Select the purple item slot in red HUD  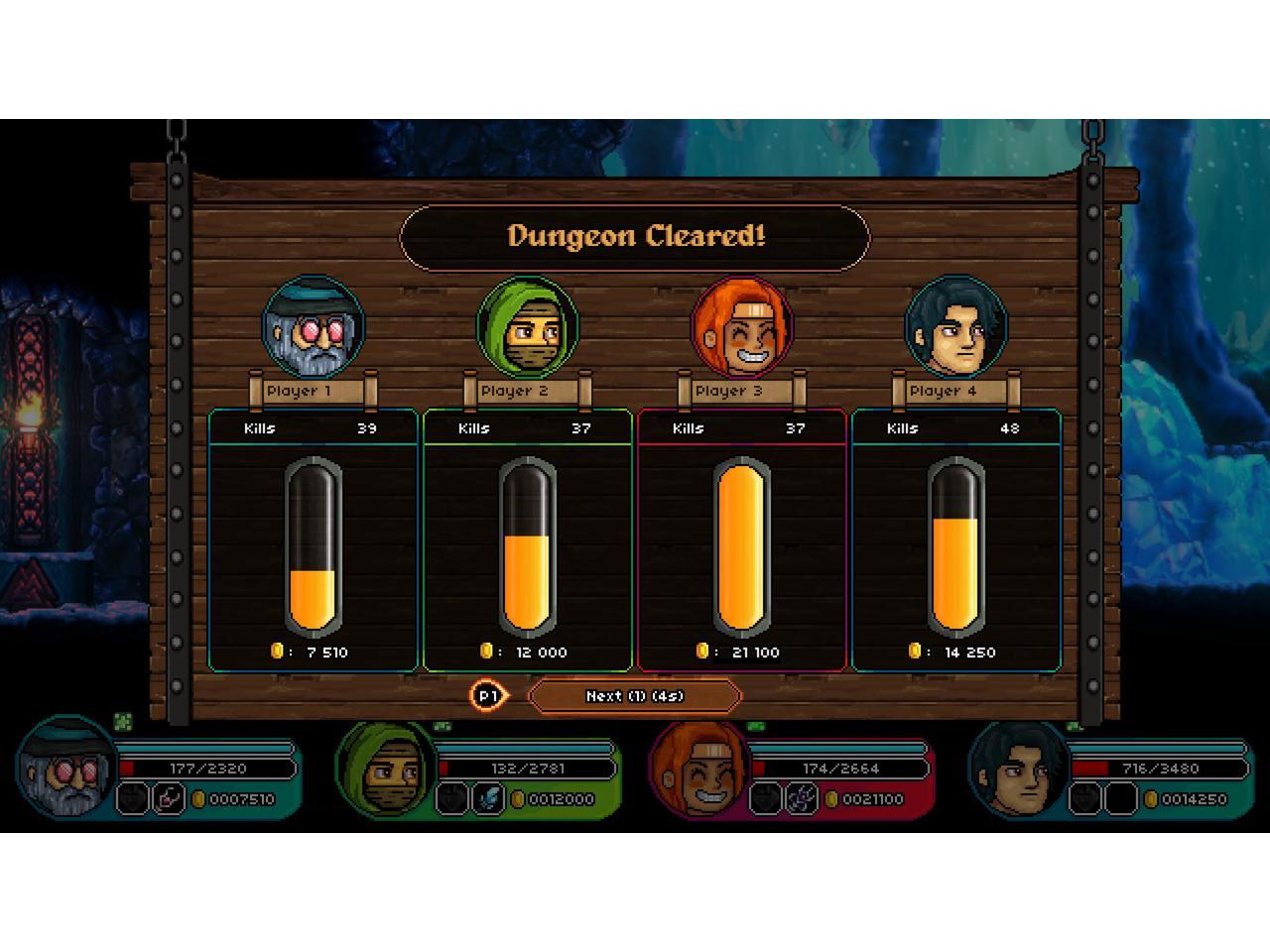[801, 798]
